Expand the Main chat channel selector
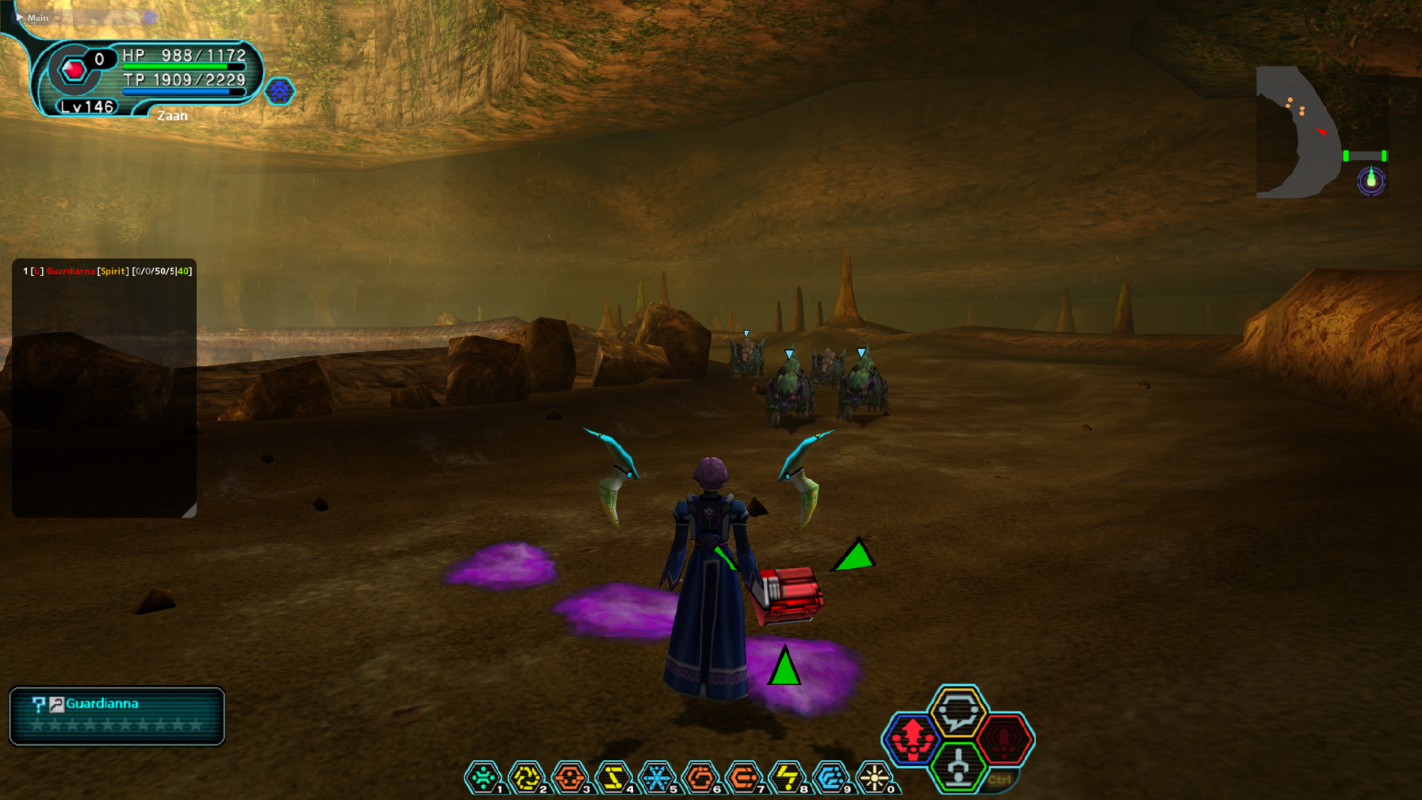This screenshot has width=1422, height=800. (x=30, y=17)
